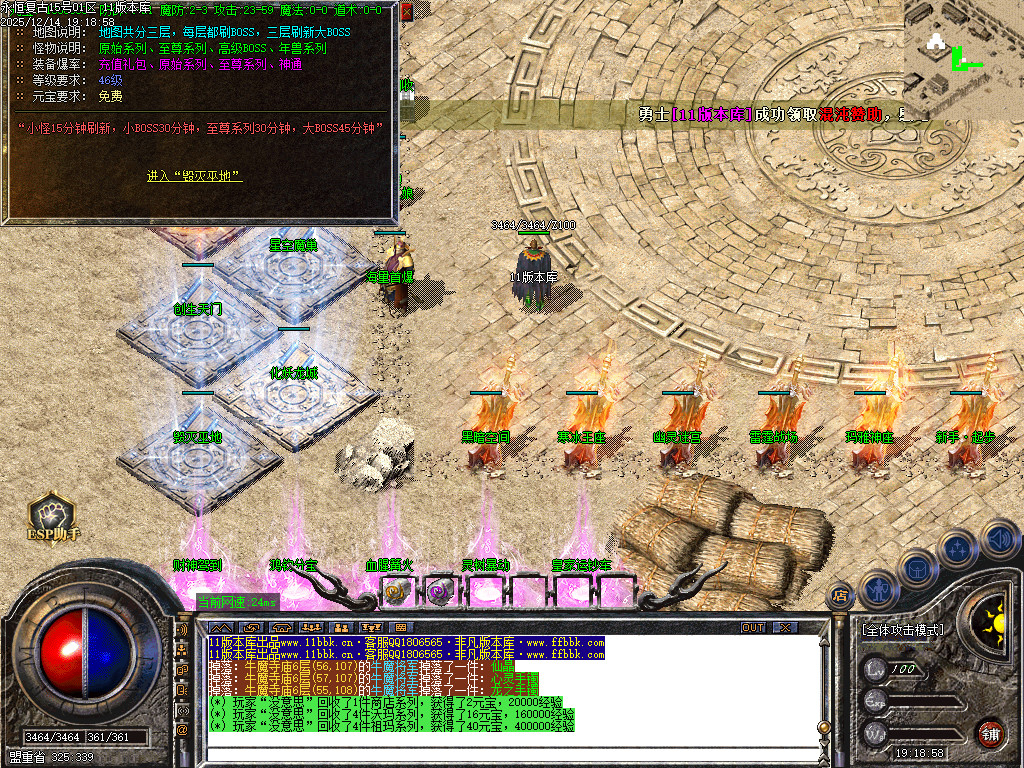Open the red 铺 stall button

pyautogui.click(x=990, y=733)
